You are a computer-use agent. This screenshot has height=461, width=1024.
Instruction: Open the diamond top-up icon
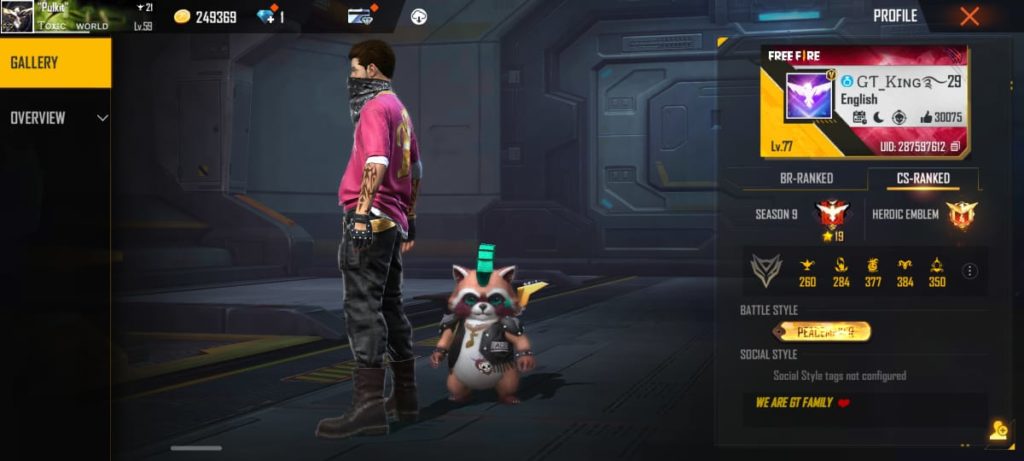point(267,16)
